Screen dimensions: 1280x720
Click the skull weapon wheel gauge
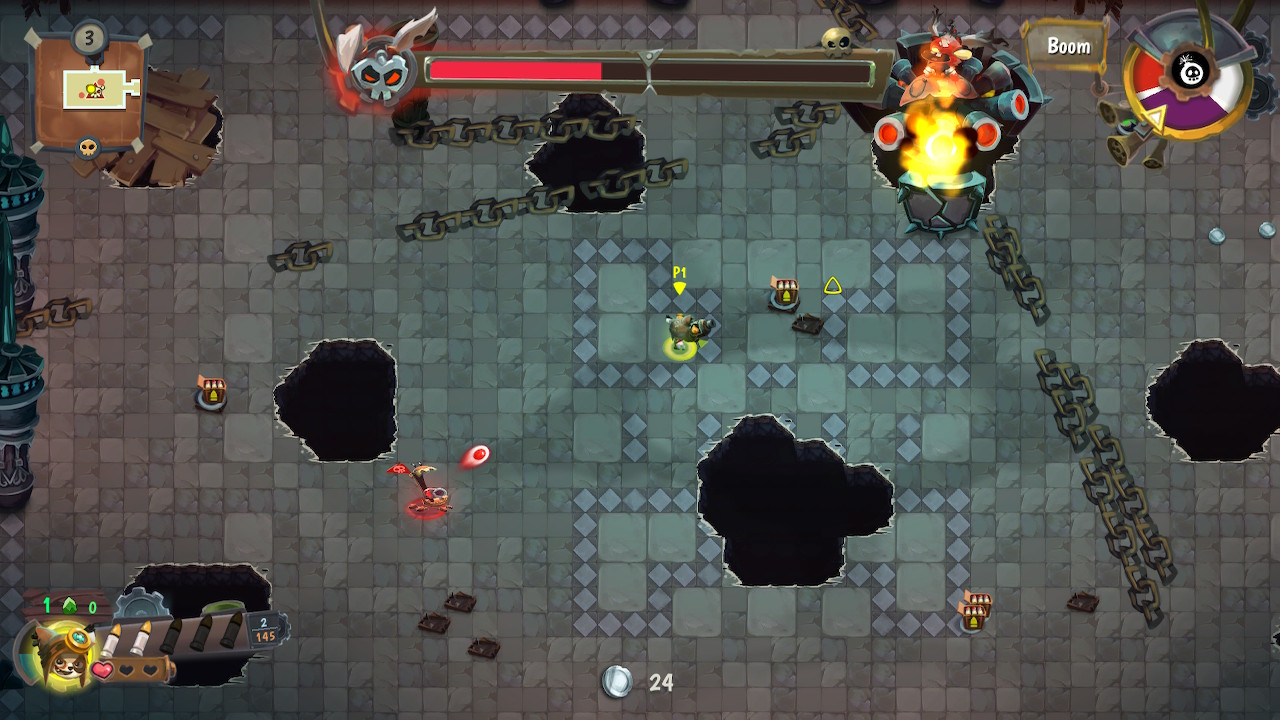(1188, 74)
